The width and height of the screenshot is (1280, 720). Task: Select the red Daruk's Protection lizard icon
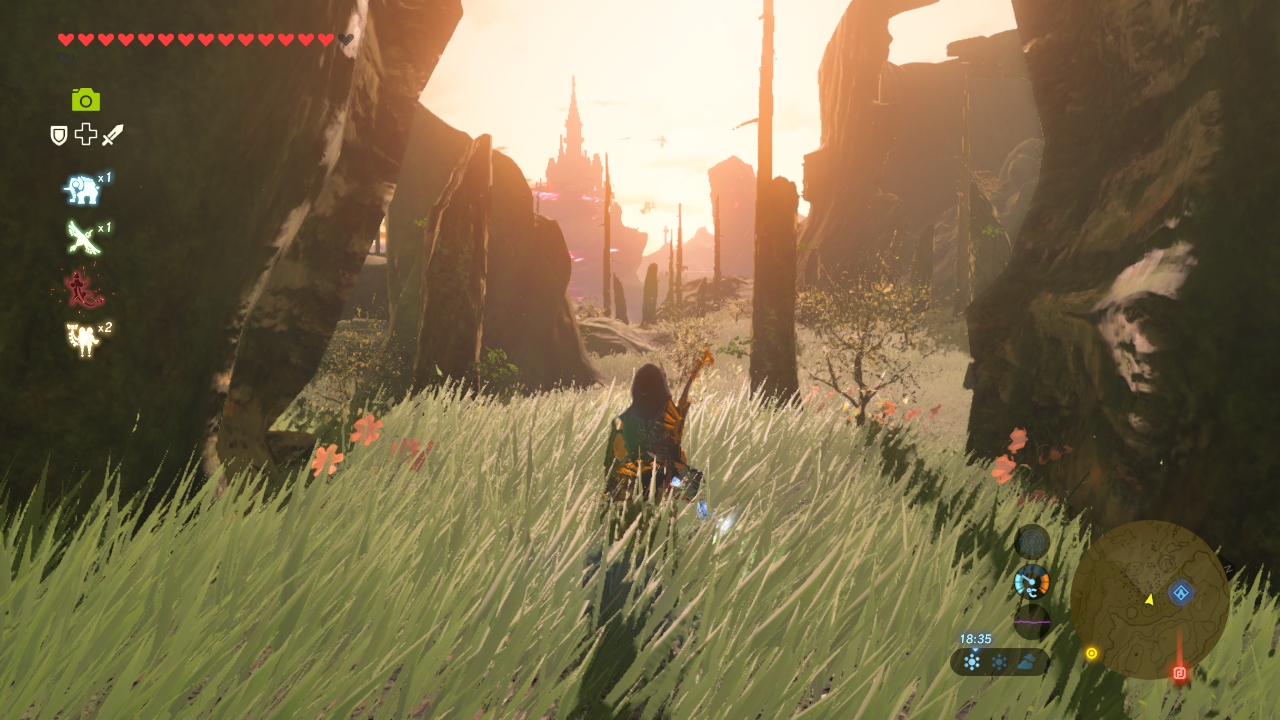pyautogui.click(x=82, y=290)
